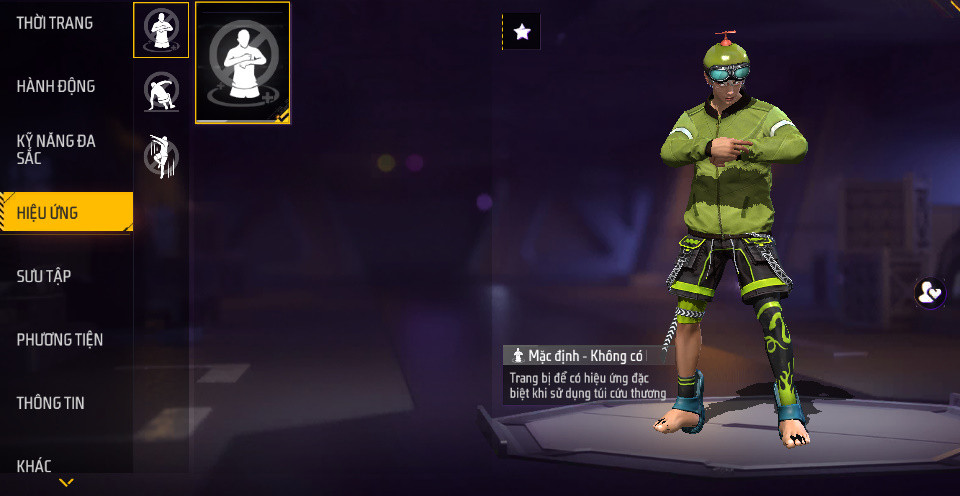Screen dimensions: 960x496
Task: Select the KỸ NĂNG ĐA SẮC tab
Action: 56,149
